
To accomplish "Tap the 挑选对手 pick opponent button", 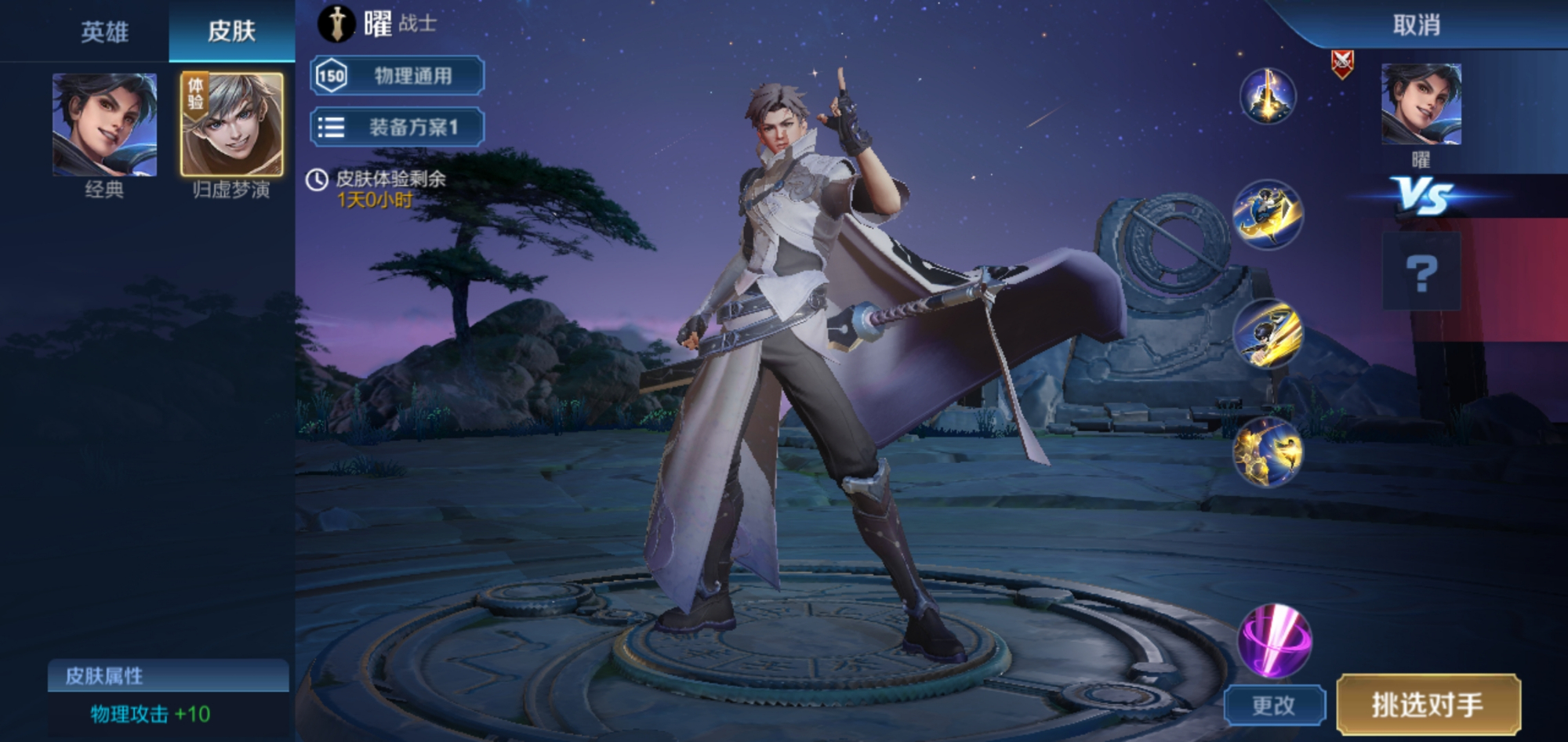I will tap(1428, 704).
